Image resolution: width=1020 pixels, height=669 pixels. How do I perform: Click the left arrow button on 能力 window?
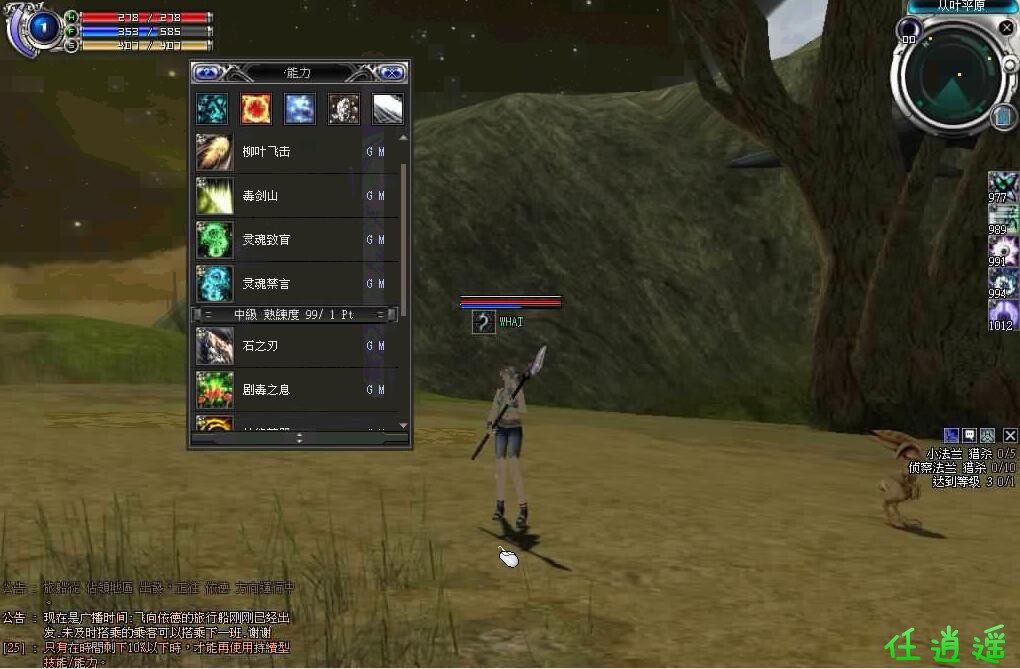pos(207,72)
